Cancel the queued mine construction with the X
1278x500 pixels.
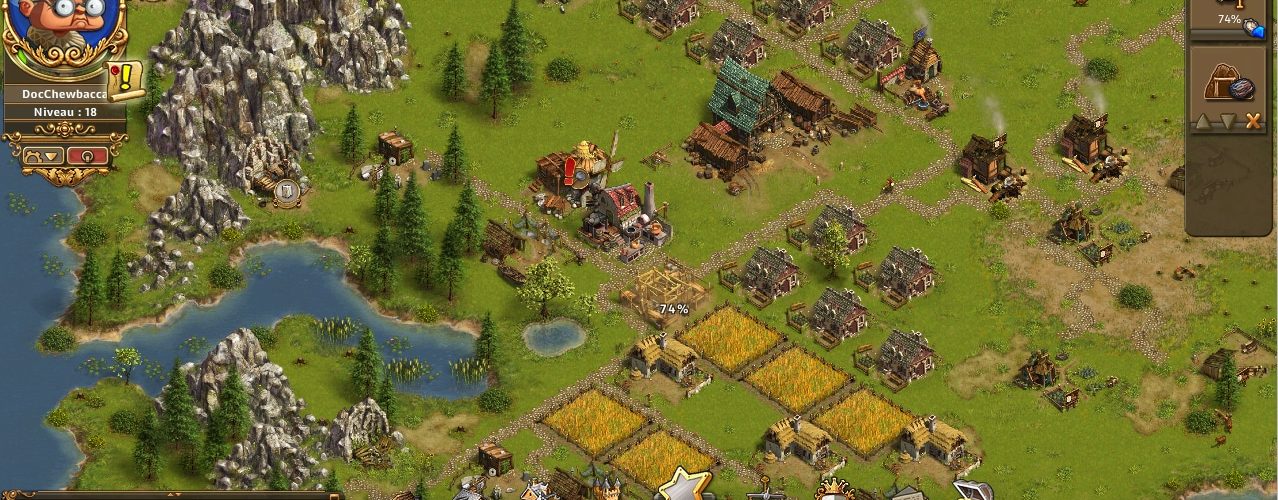tap(1253, 121)
